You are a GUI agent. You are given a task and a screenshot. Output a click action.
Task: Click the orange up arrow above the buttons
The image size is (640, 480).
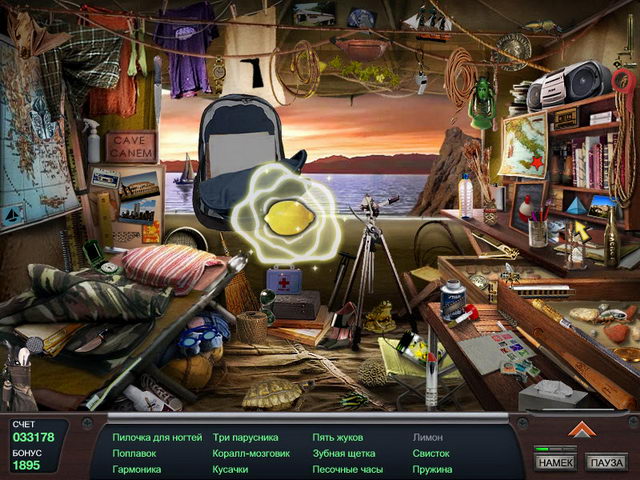point(581,429)
